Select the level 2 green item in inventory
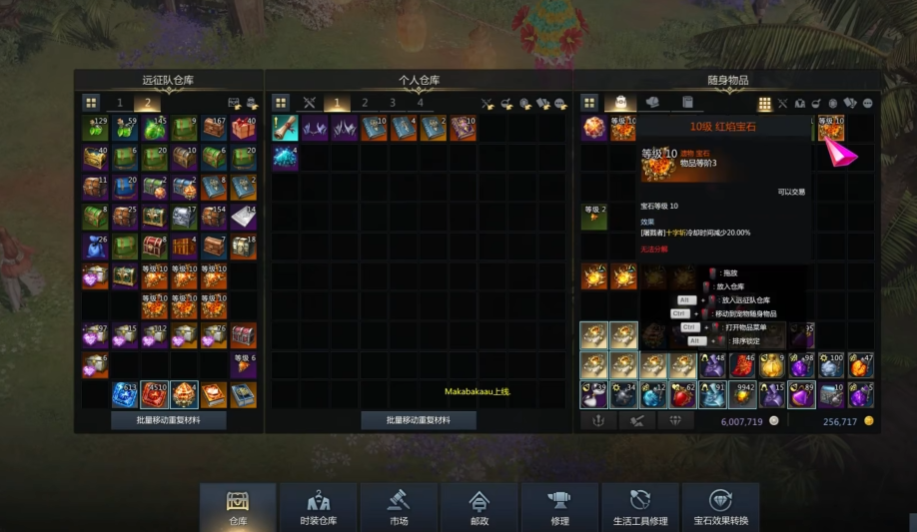 (x=595, y=217)
